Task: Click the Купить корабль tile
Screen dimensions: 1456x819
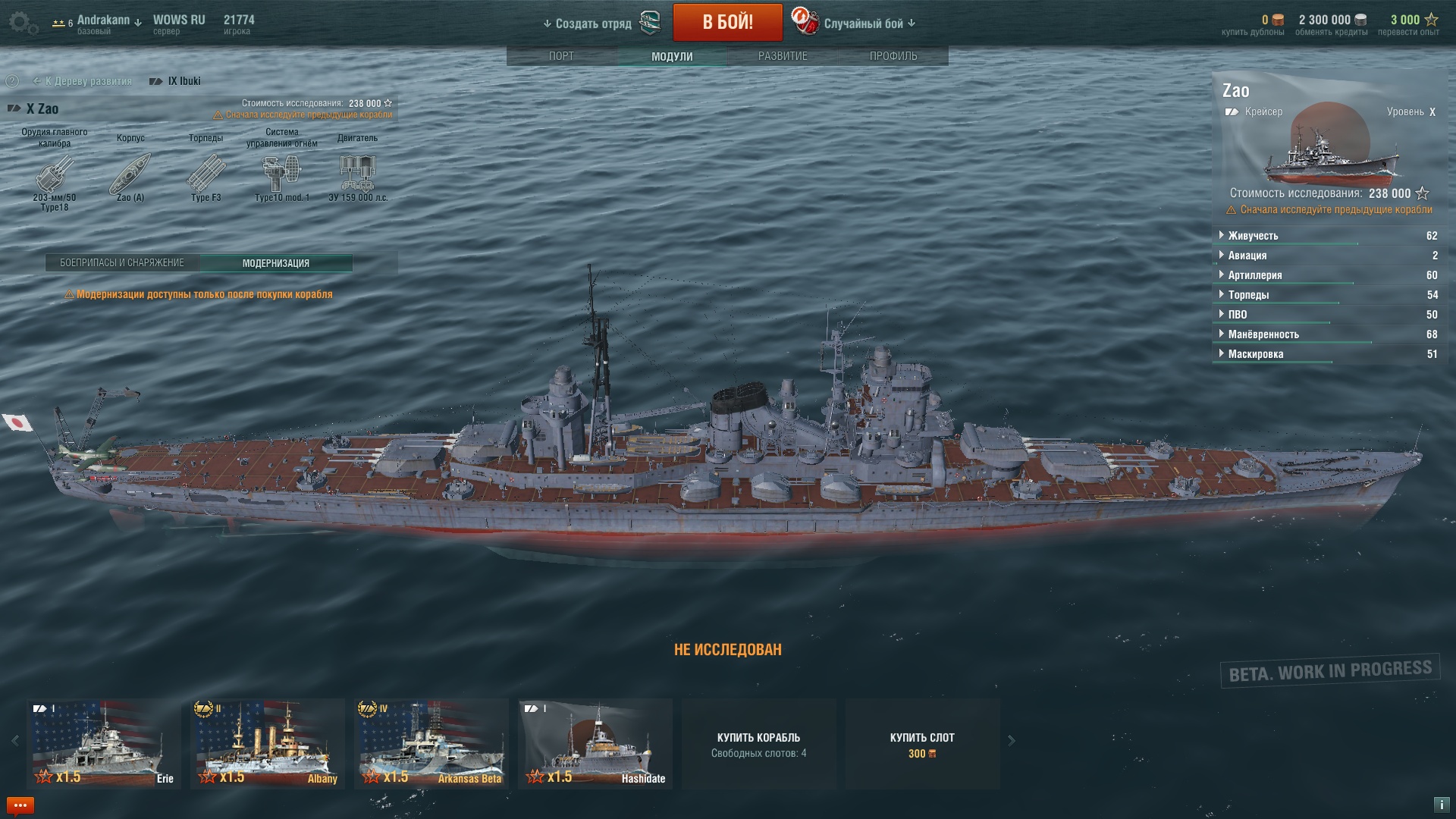Action: pos(758,744)
